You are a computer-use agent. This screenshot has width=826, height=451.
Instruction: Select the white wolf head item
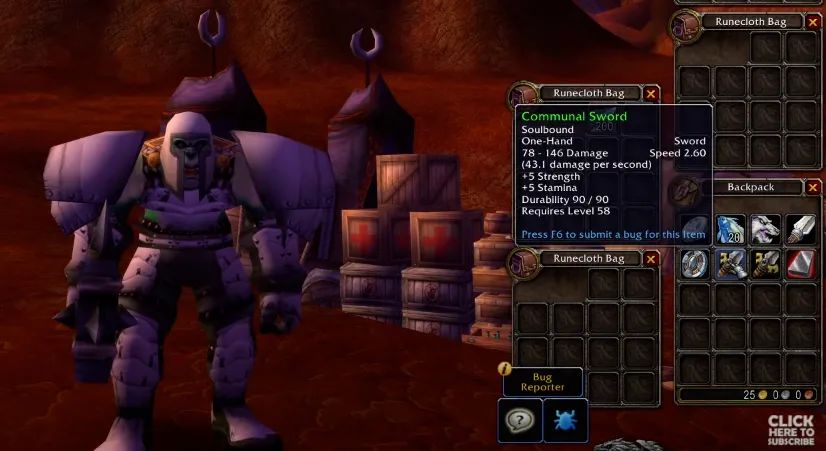[x=766, y=229]
